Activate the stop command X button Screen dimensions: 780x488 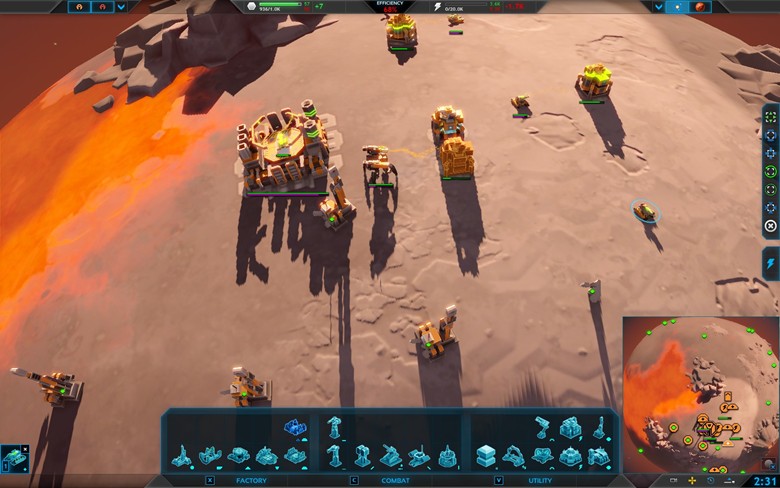pos(770,226)
